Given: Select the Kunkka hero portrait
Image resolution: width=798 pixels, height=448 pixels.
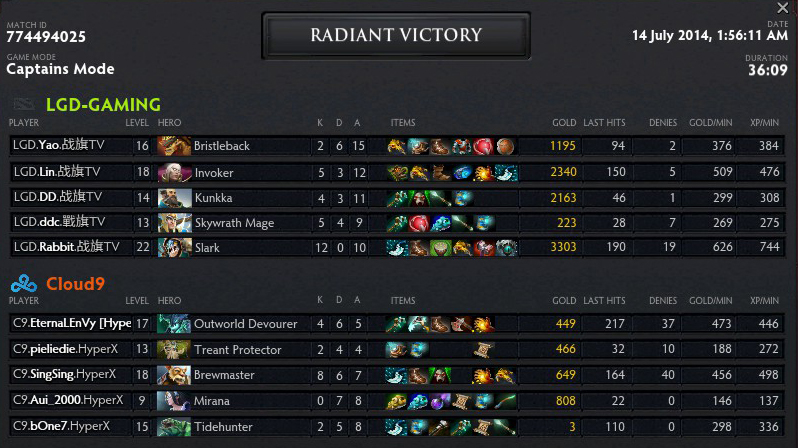Looking at the screenshot, I should pyautogui.click(x=174, y=197).
